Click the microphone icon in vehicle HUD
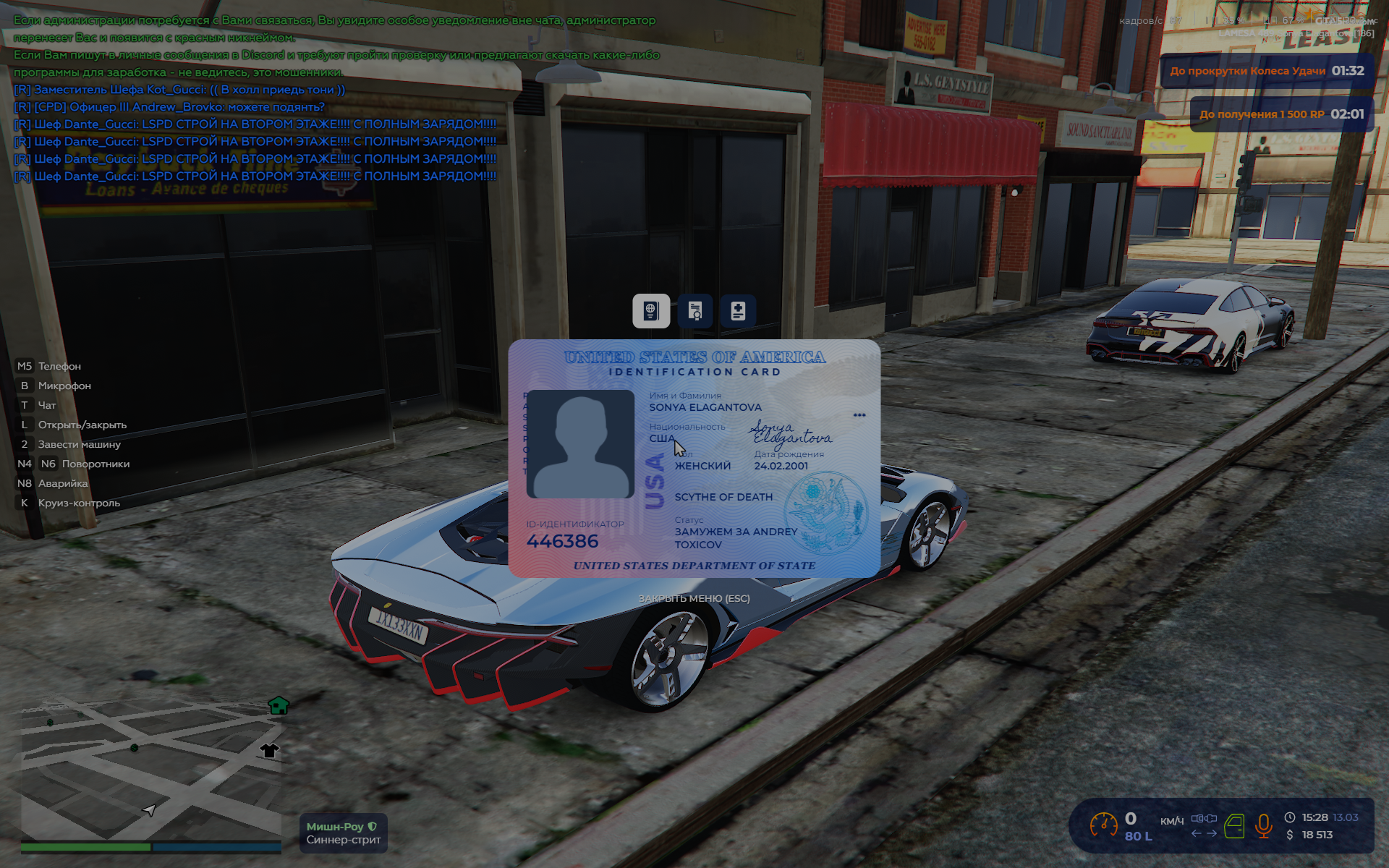Viewport: 1389px width, 868px height. point(1263,826)
